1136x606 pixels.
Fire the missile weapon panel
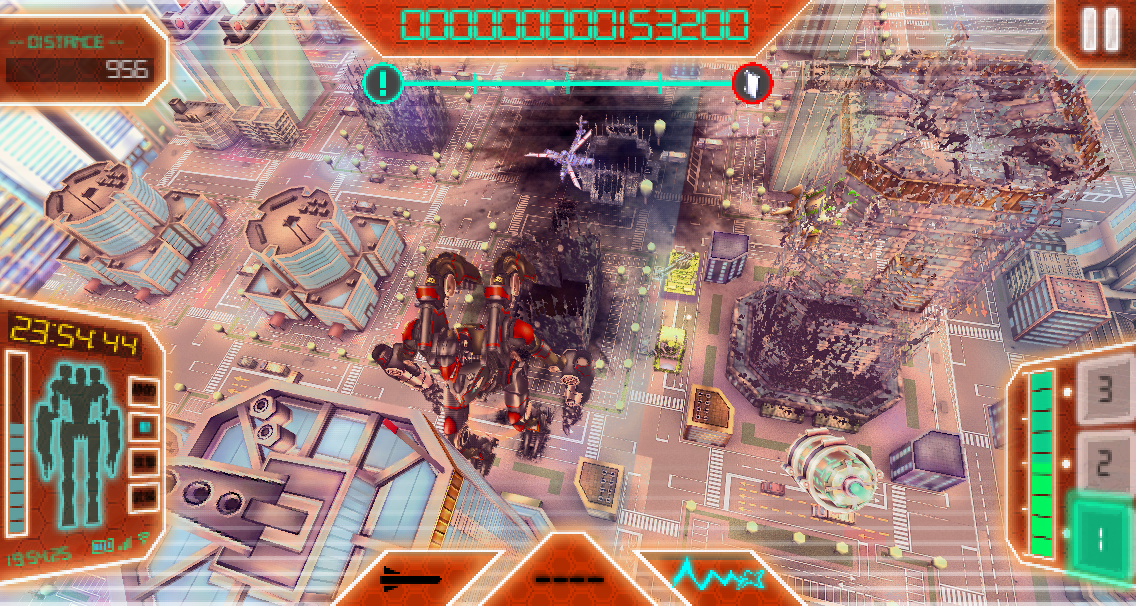pos(411,578)
